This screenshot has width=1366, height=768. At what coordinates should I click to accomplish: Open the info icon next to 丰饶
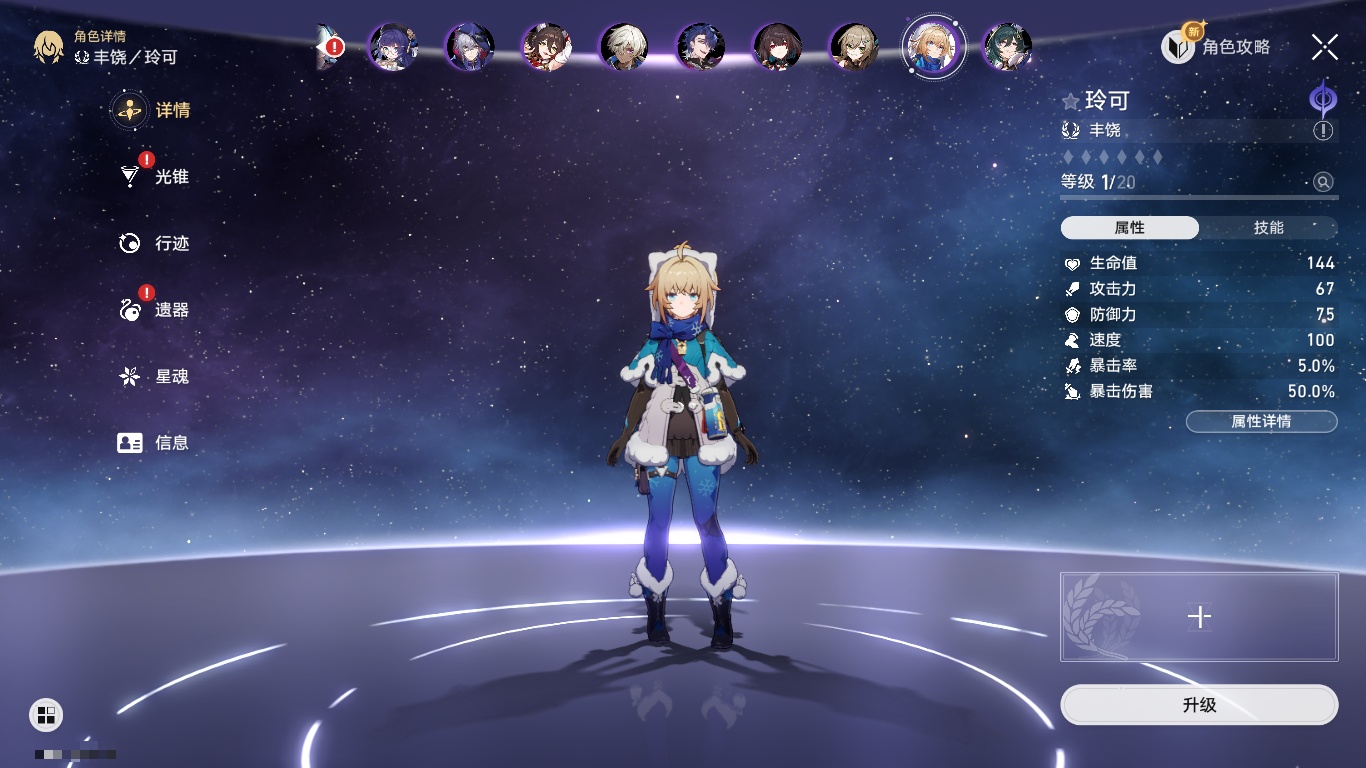[x=1323, y=131]
